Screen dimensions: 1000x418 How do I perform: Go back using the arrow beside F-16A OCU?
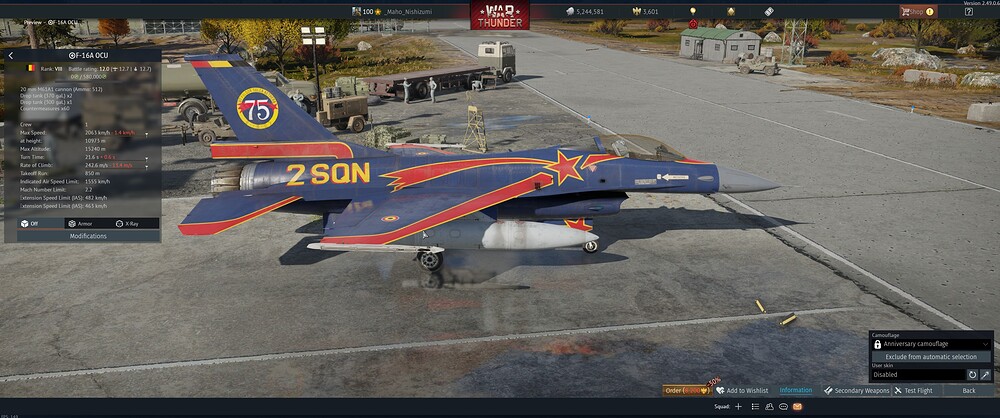click(x=11, y=56)
